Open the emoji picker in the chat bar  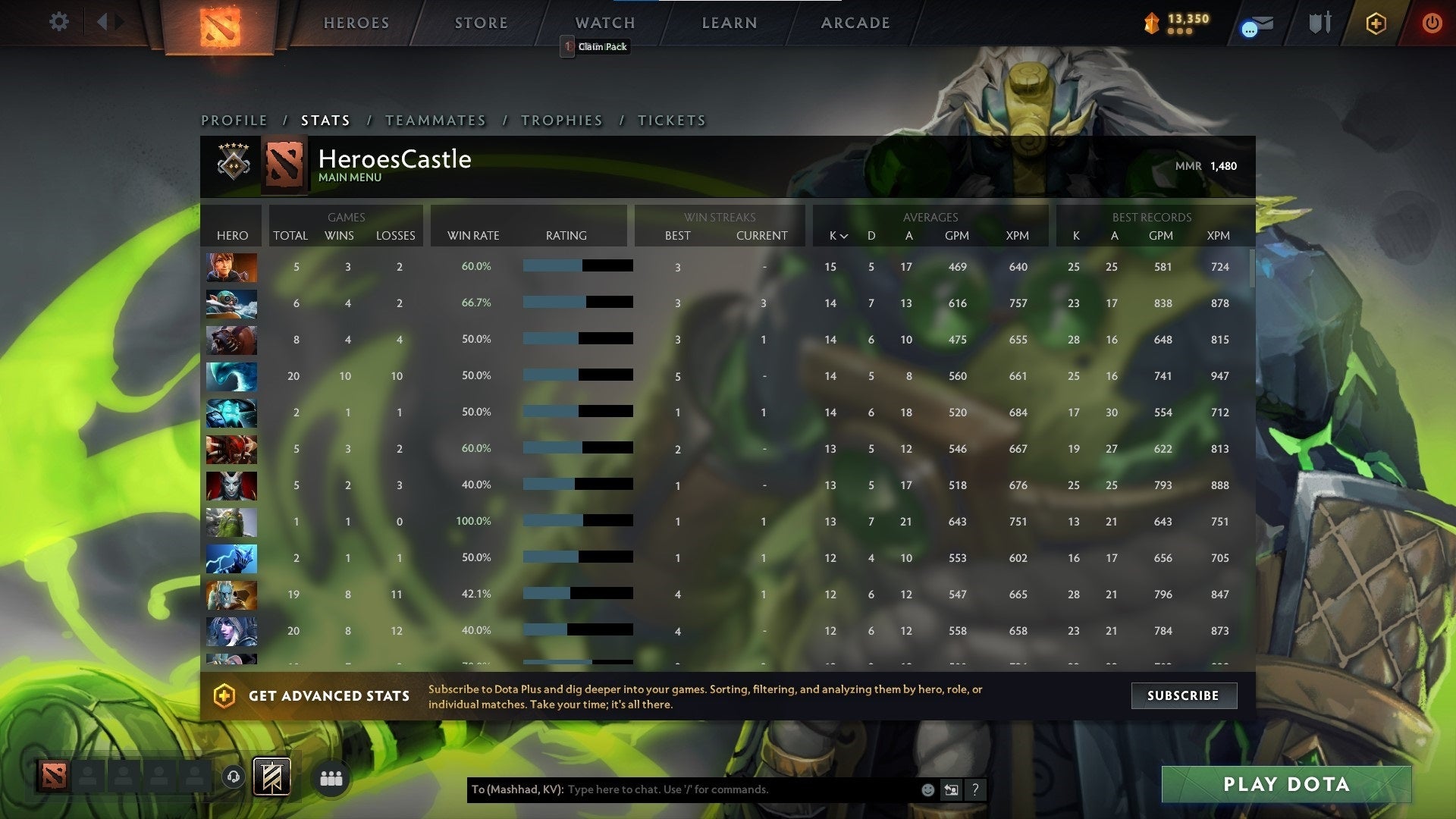point(927,789)
